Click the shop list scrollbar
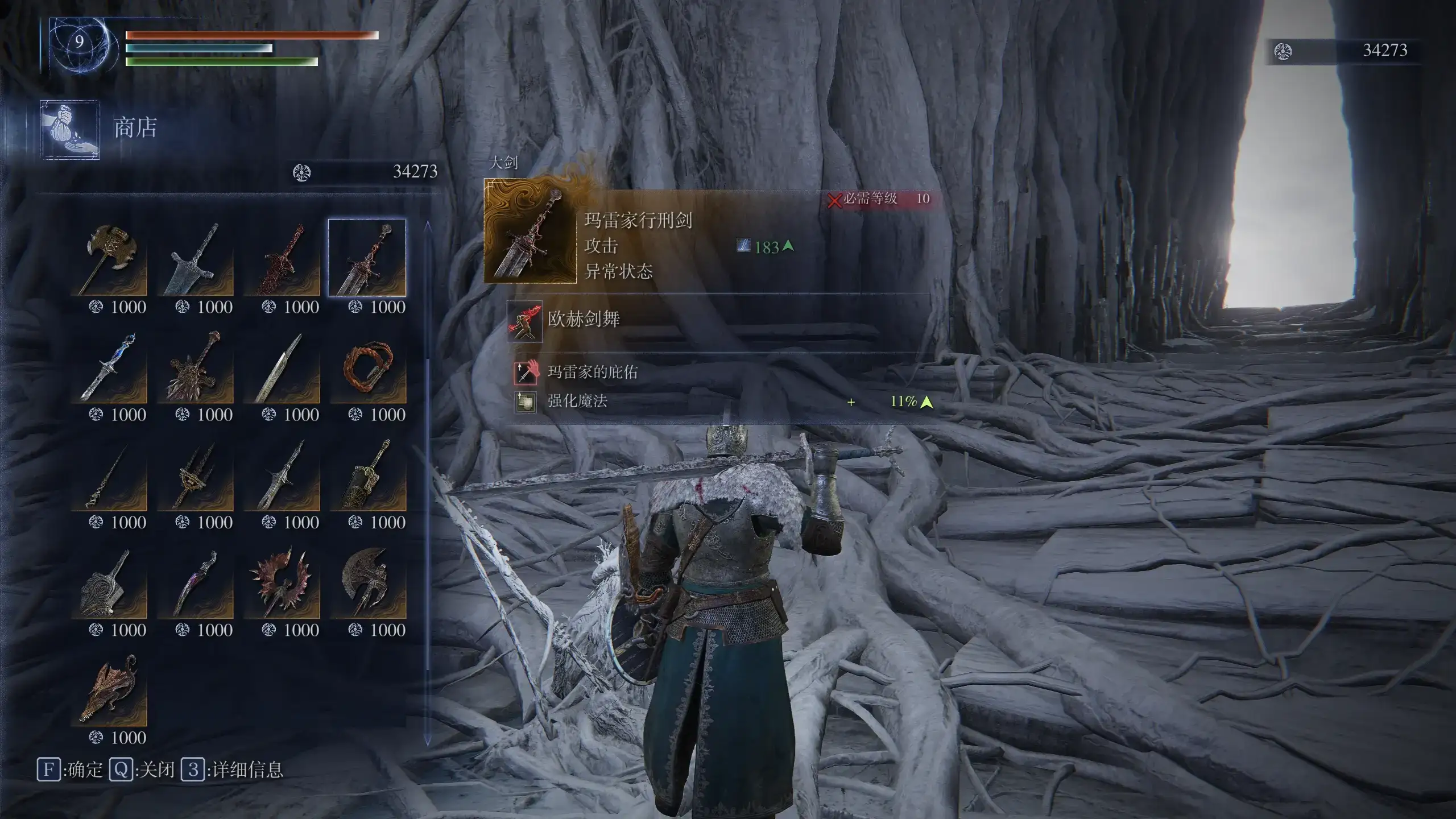The width and height of the screenshot is (1456, 819). point(428,483)
